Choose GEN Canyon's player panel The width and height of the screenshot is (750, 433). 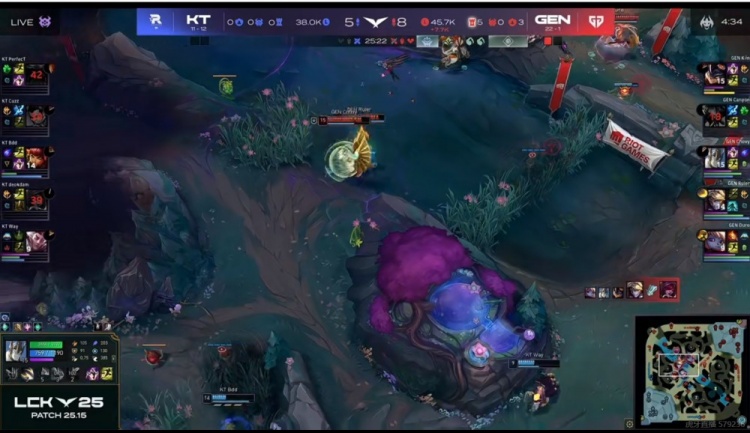pos(722,116)
